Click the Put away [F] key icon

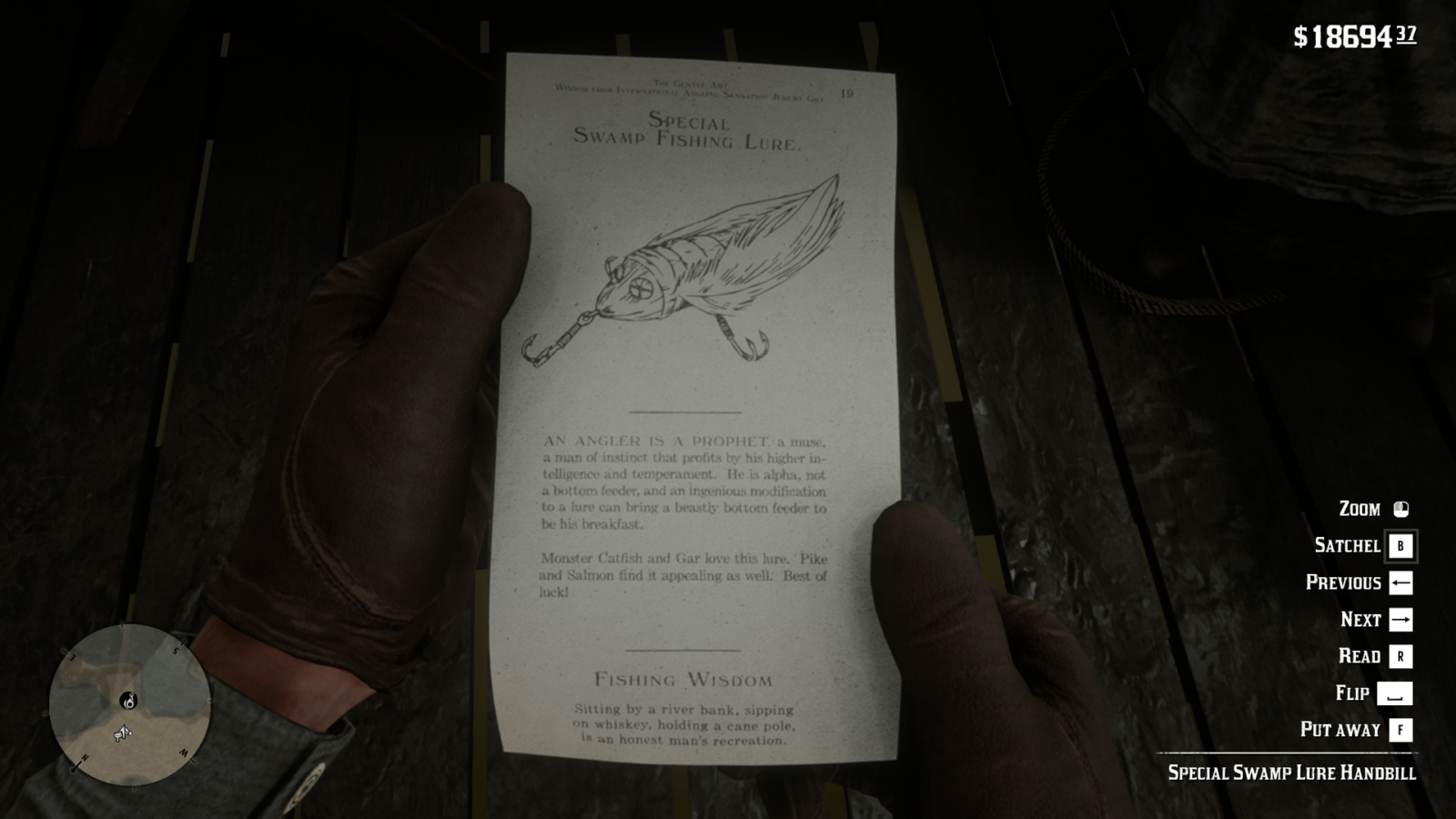tap(1399, 730)
